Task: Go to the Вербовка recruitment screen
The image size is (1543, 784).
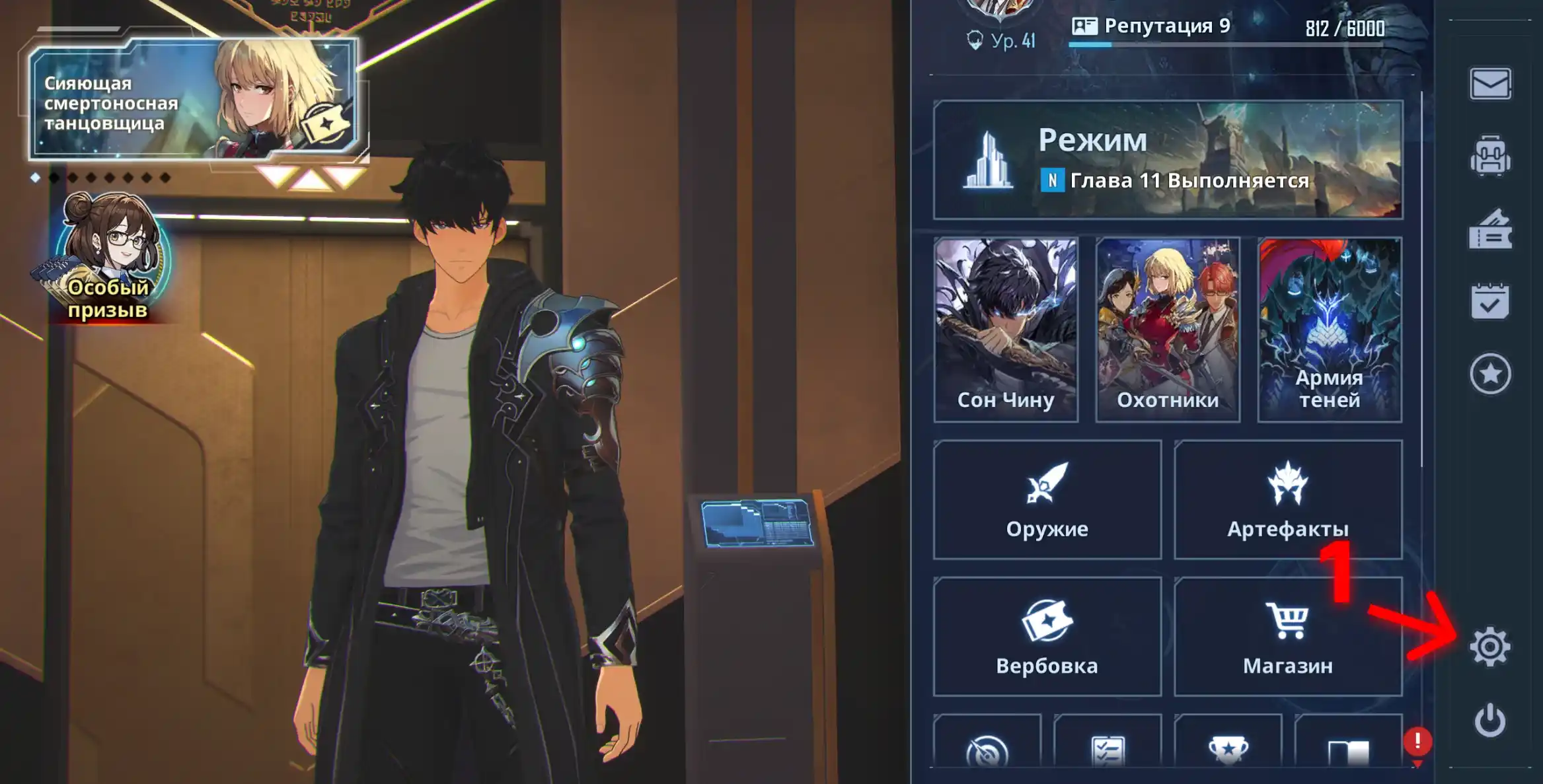Action: tap(1047, 637)
